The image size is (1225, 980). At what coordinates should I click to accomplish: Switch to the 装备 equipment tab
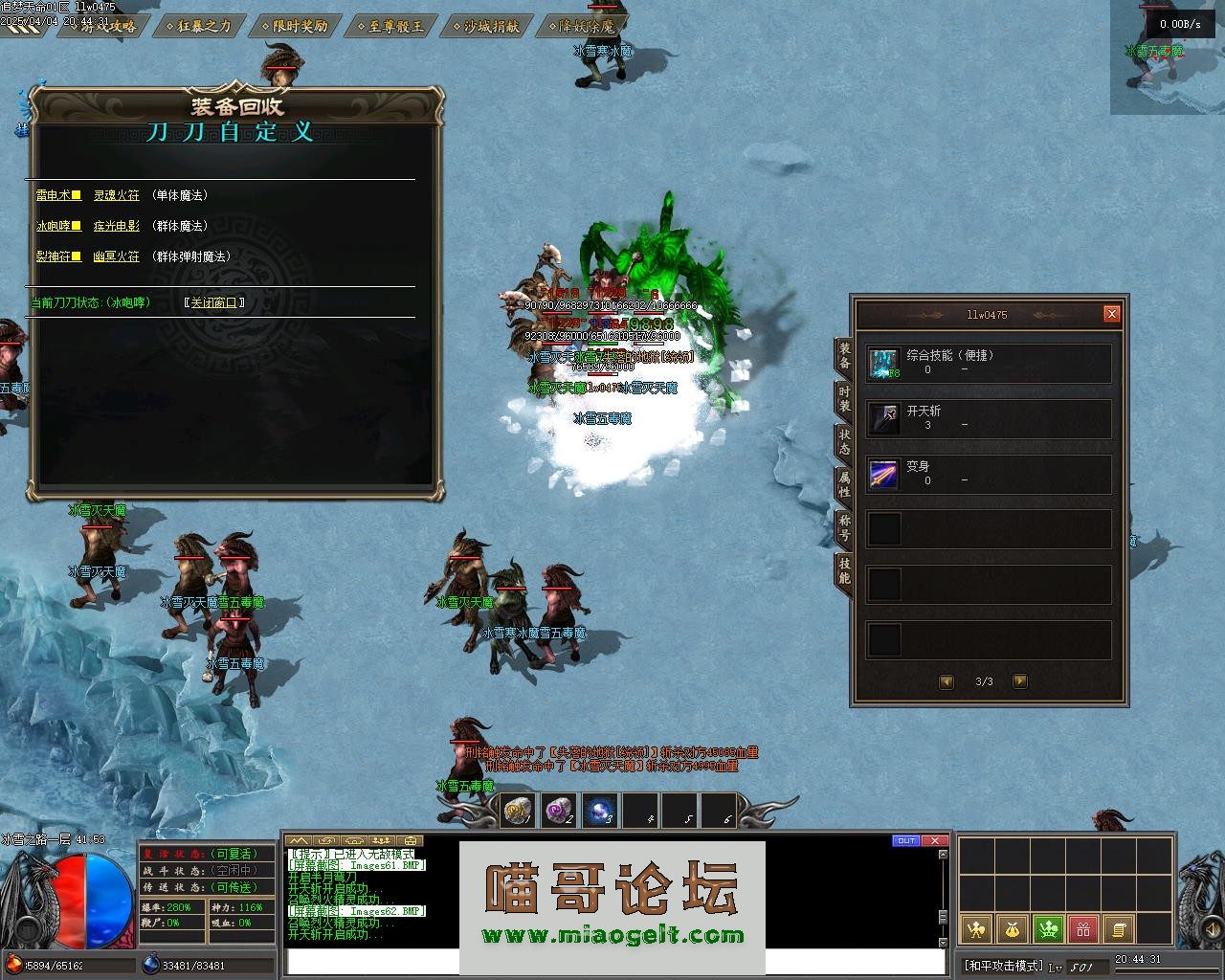(844, 356)
